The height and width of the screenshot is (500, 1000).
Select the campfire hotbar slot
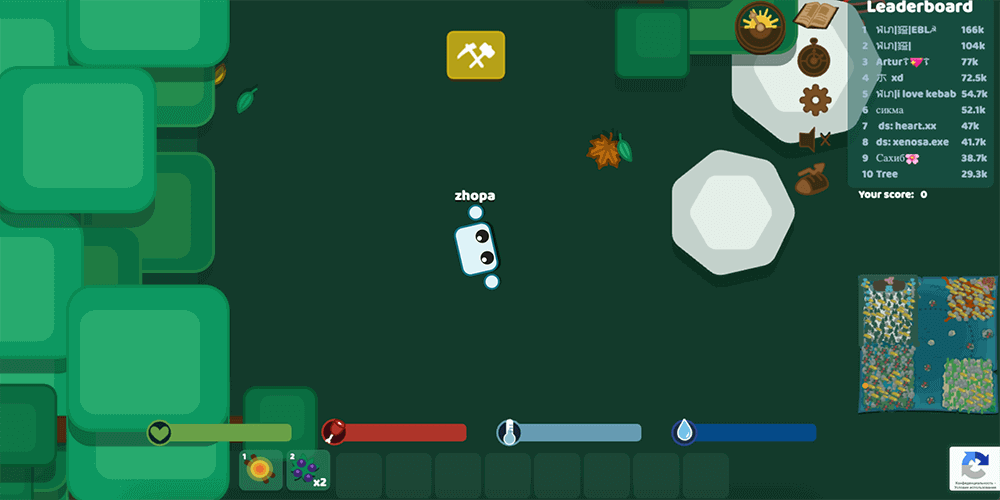tap(261, 470)
